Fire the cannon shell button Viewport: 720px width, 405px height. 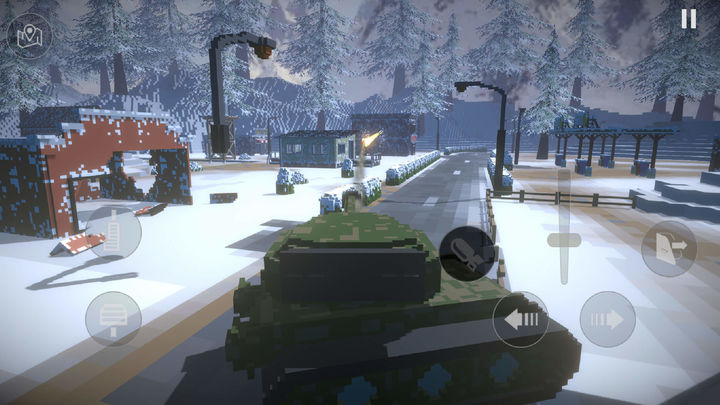[466, 253]
